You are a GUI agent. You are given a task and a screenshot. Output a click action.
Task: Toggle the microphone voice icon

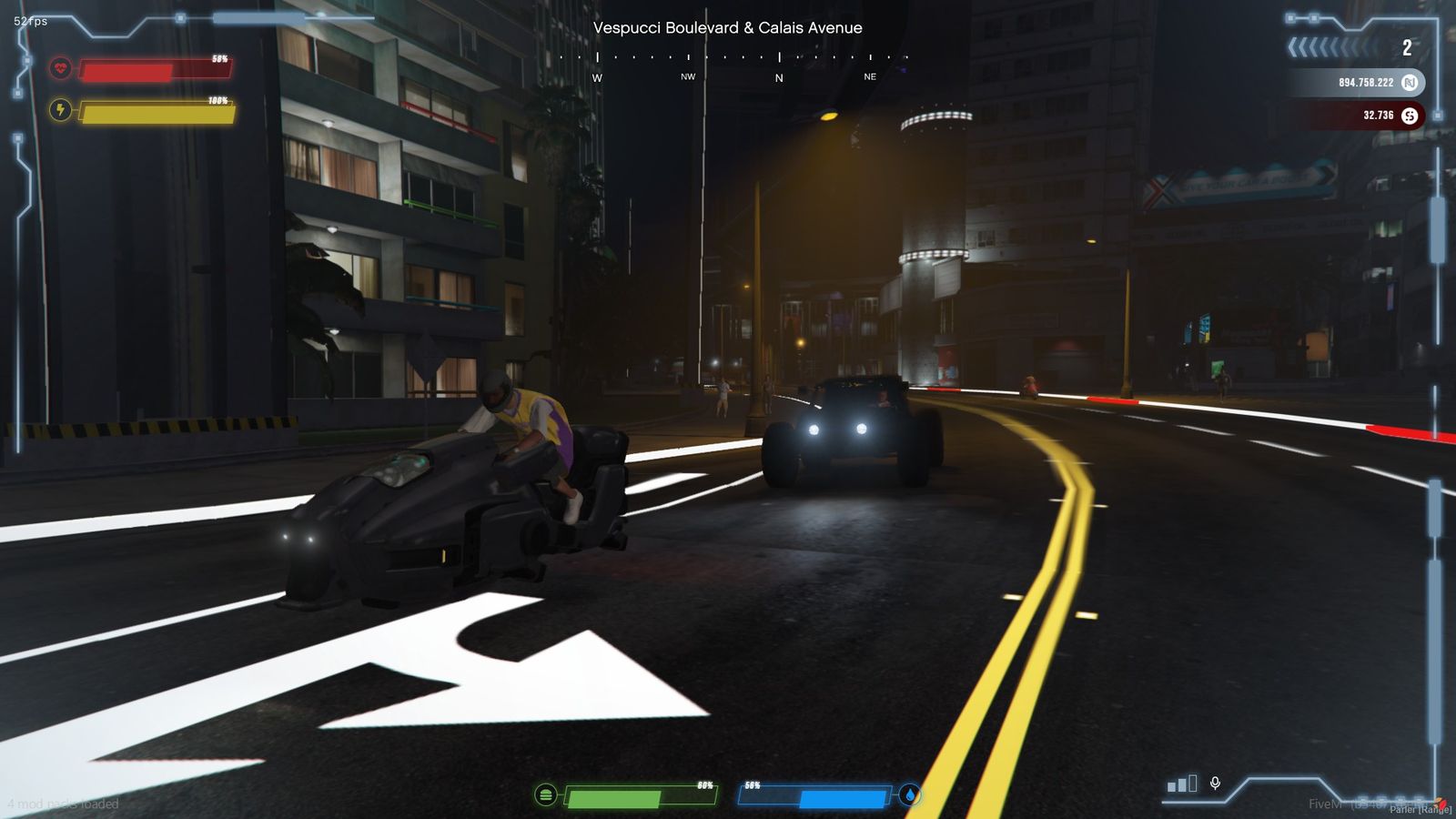click(x=1215, y=784)
